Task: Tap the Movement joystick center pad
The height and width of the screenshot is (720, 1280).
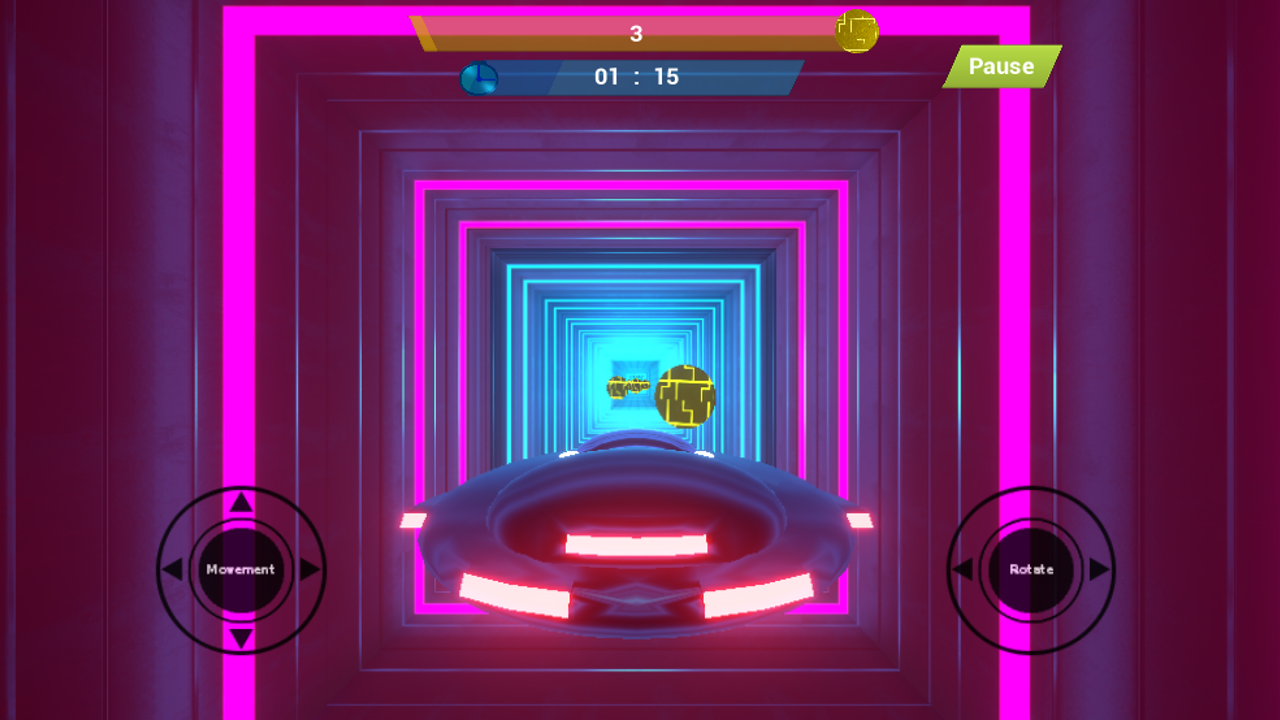Action: [x=239, y=569]
